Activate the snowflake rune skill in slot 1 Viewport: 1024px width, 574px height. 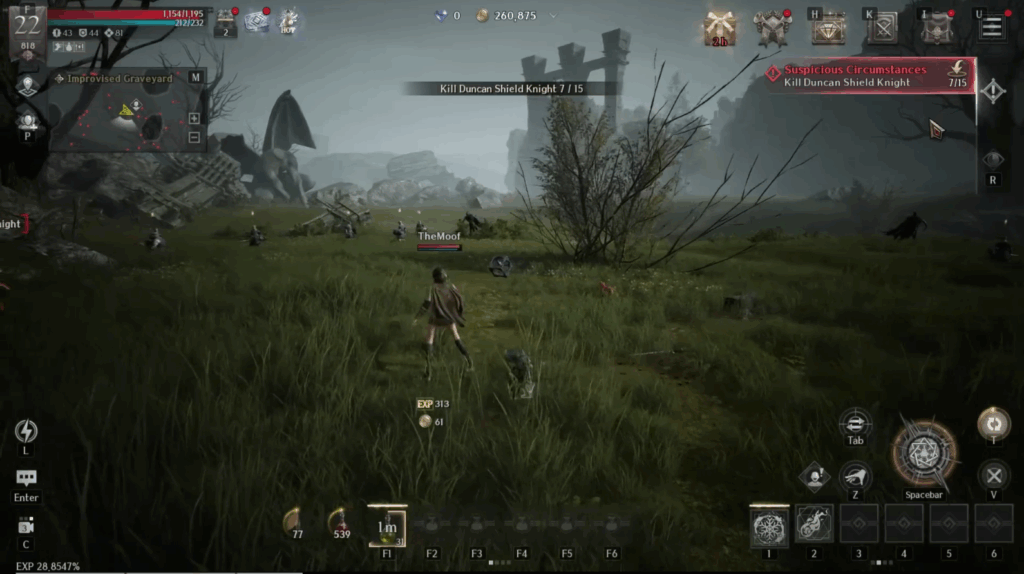[x=769, y=524]
